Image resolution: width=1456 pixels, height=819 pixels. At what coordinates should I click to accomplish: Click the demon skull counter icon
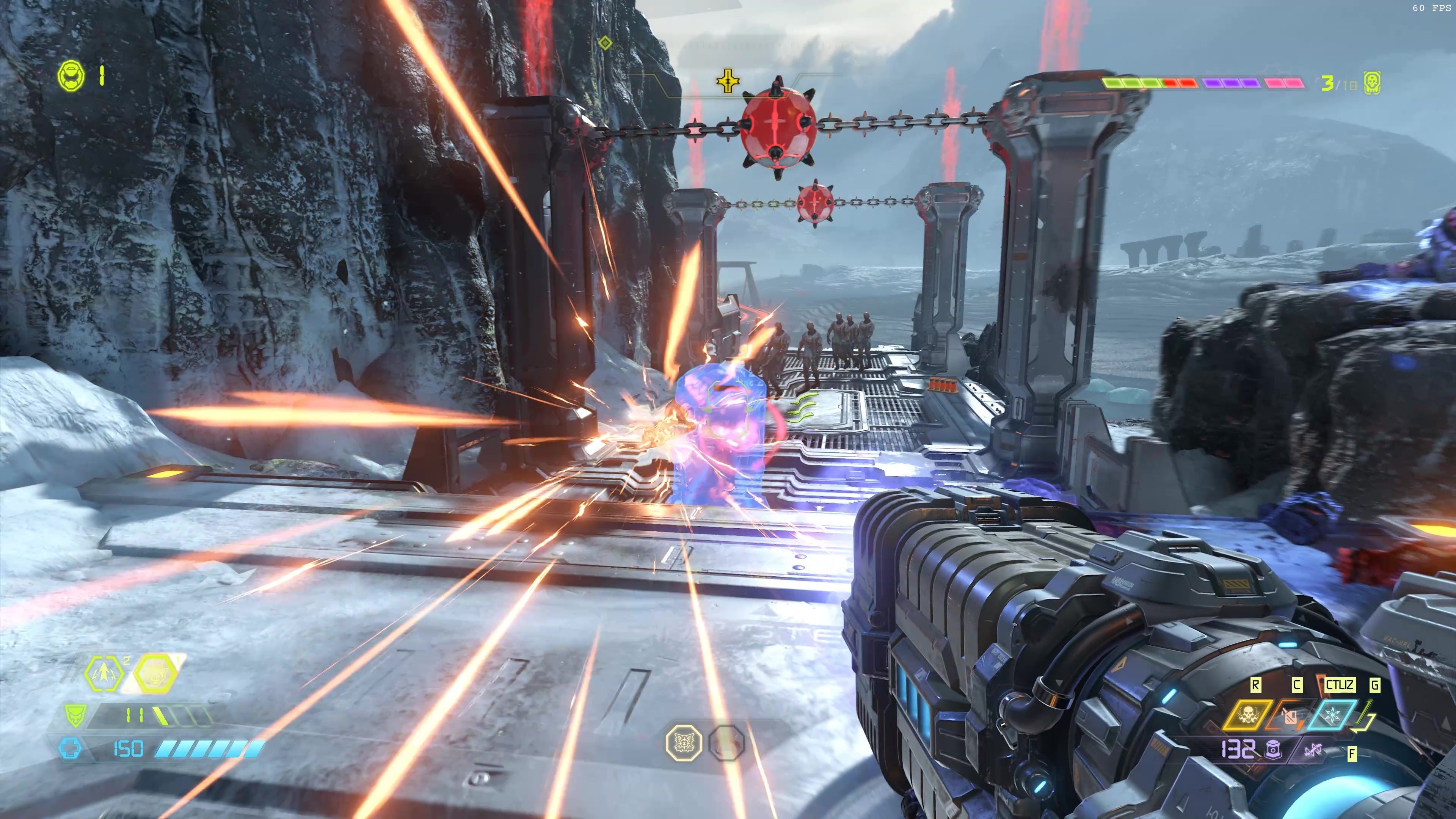[1372, 84]
